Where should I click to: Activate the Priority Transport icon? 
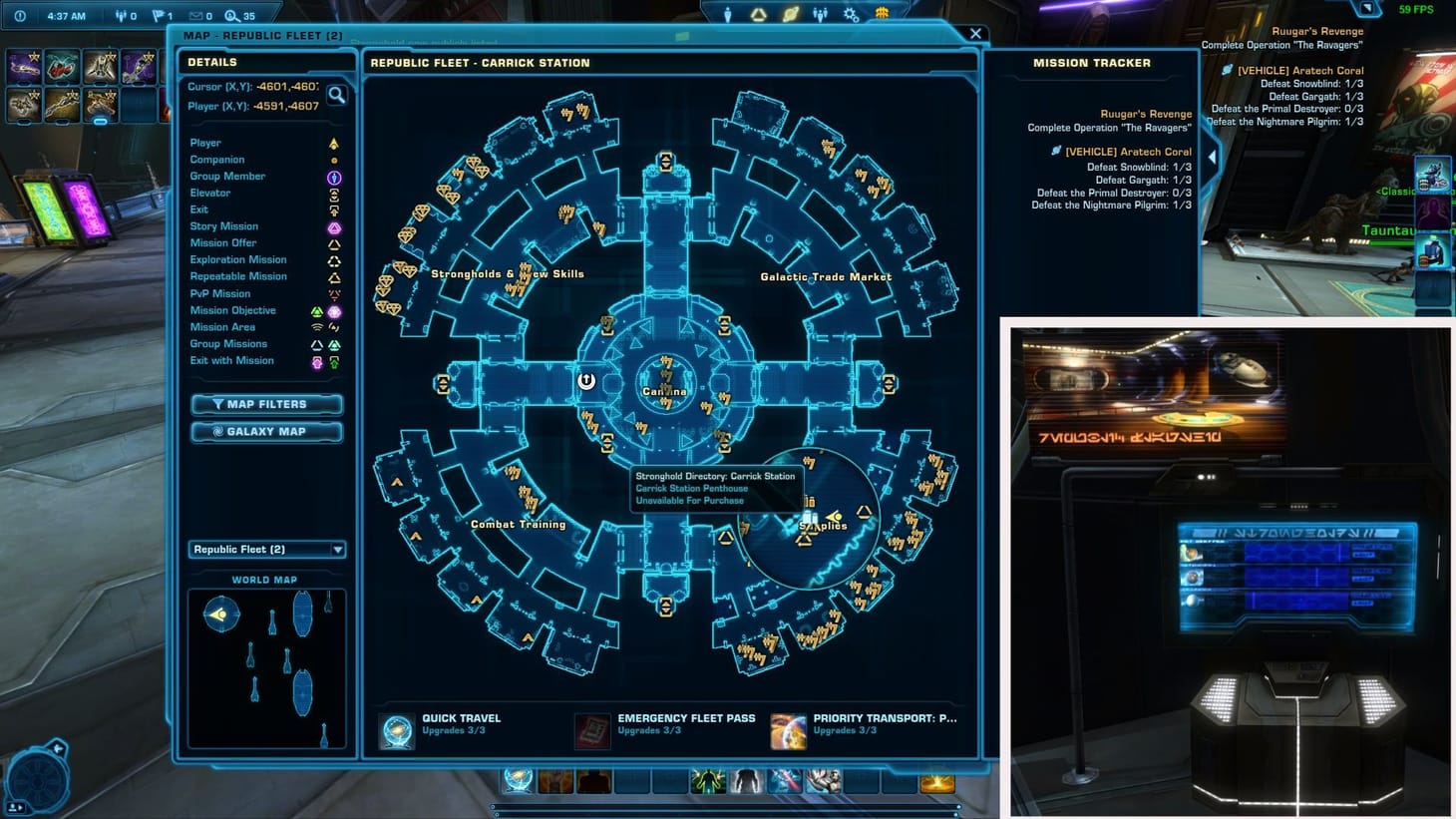point(788,730)
